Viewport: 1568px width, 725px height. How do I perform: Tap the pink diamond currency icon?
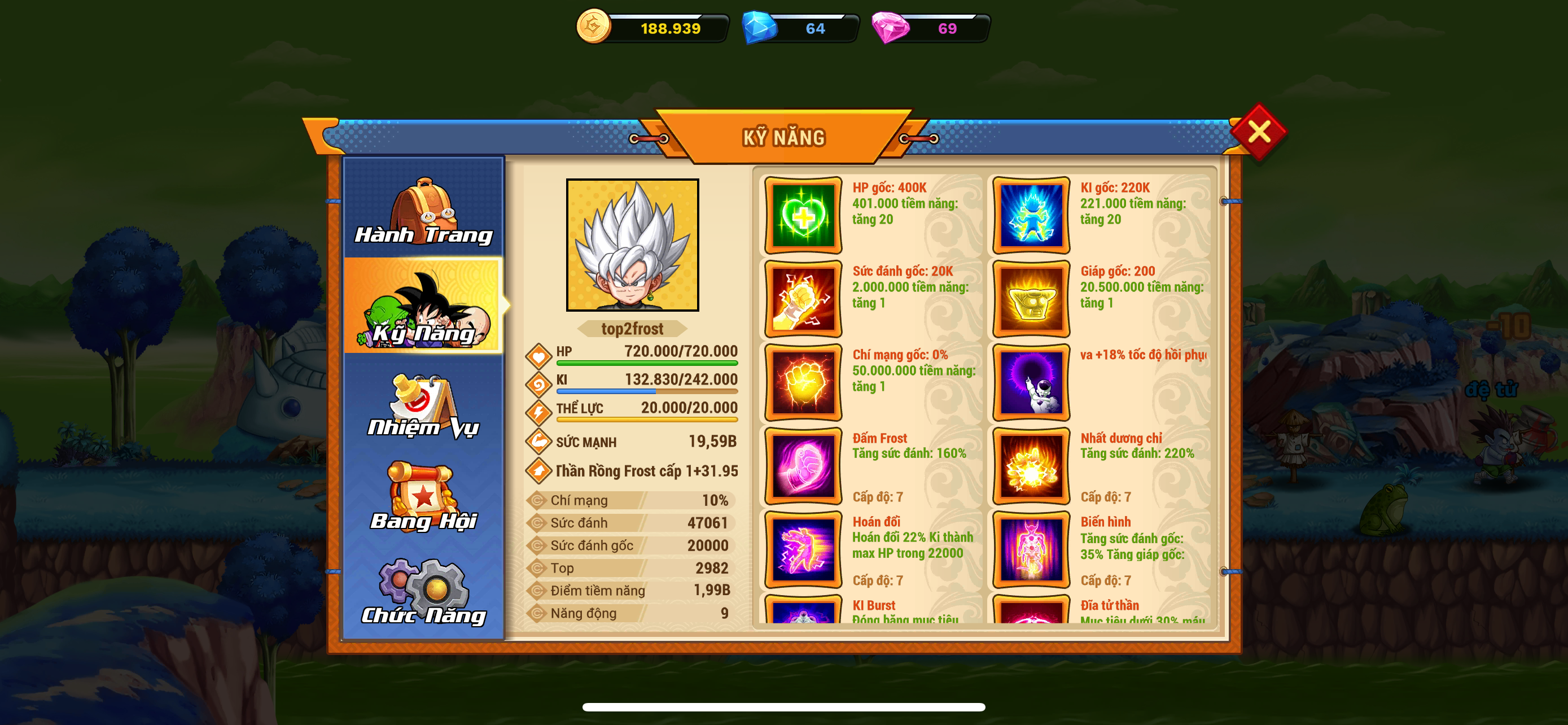(890, 28)
